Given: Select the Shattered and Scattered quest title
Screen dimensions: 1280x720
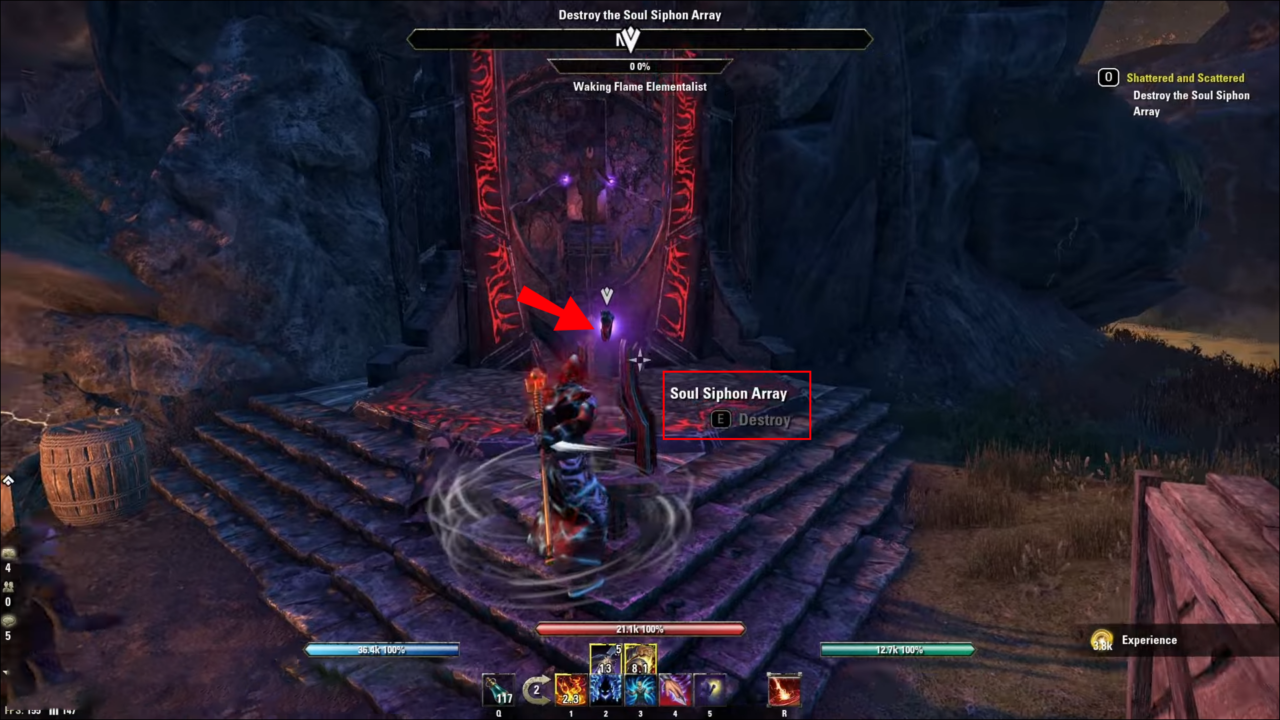Looking at the screenshot, I should click(1186, 77).
